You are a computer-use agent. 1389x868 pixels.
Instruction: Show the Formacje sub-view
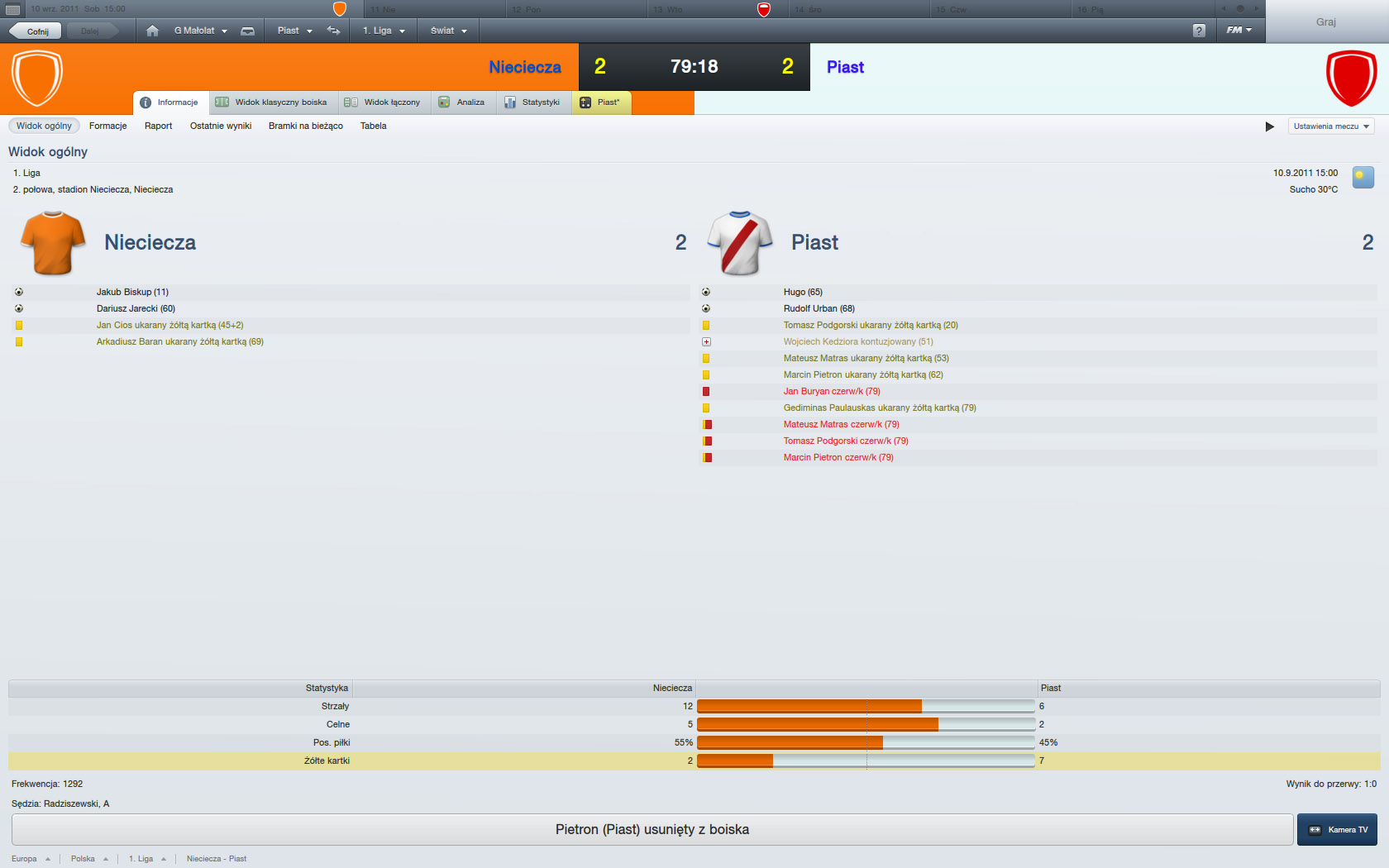[107, 126]
